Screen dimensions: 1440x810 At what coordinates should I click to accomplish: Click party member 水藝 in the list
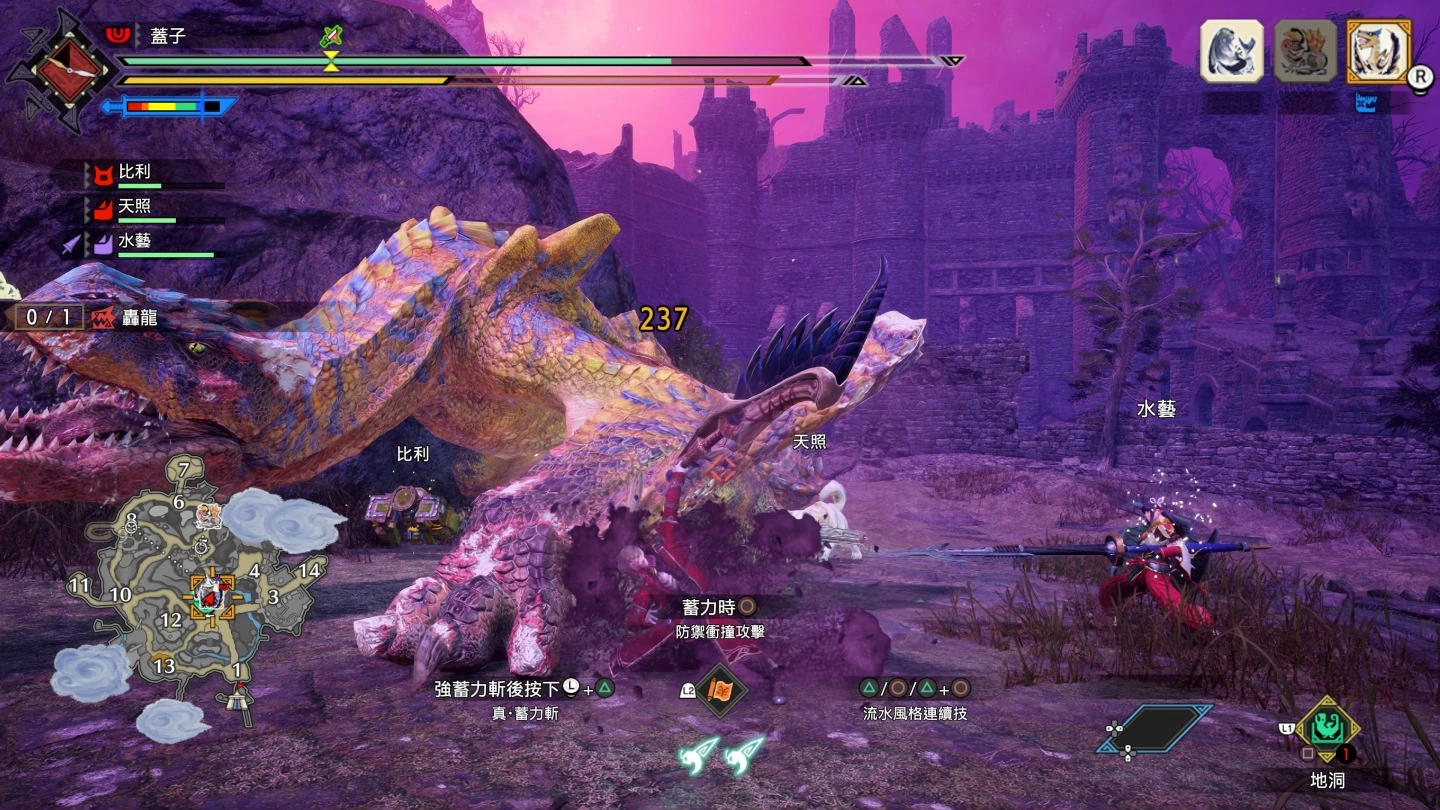(135, 242)
